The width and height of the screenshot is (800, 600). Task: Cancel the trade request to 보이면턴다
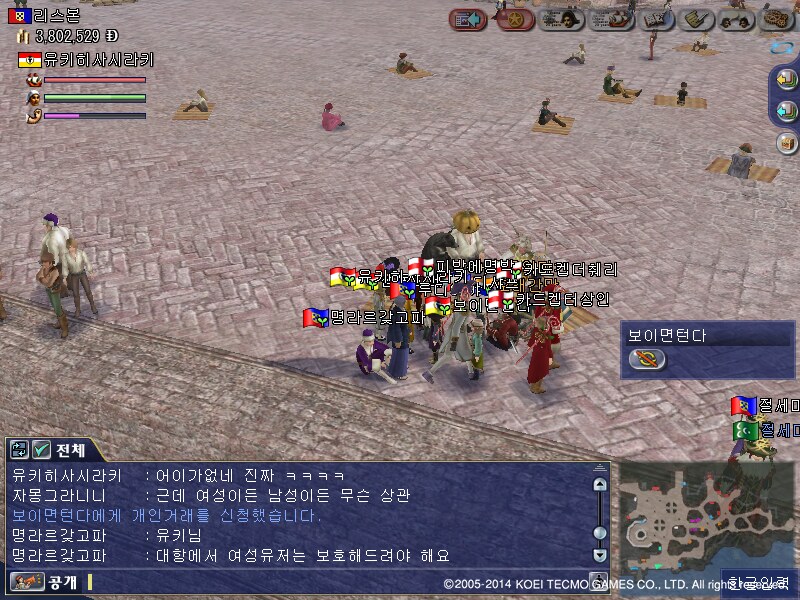click(648, 360)
